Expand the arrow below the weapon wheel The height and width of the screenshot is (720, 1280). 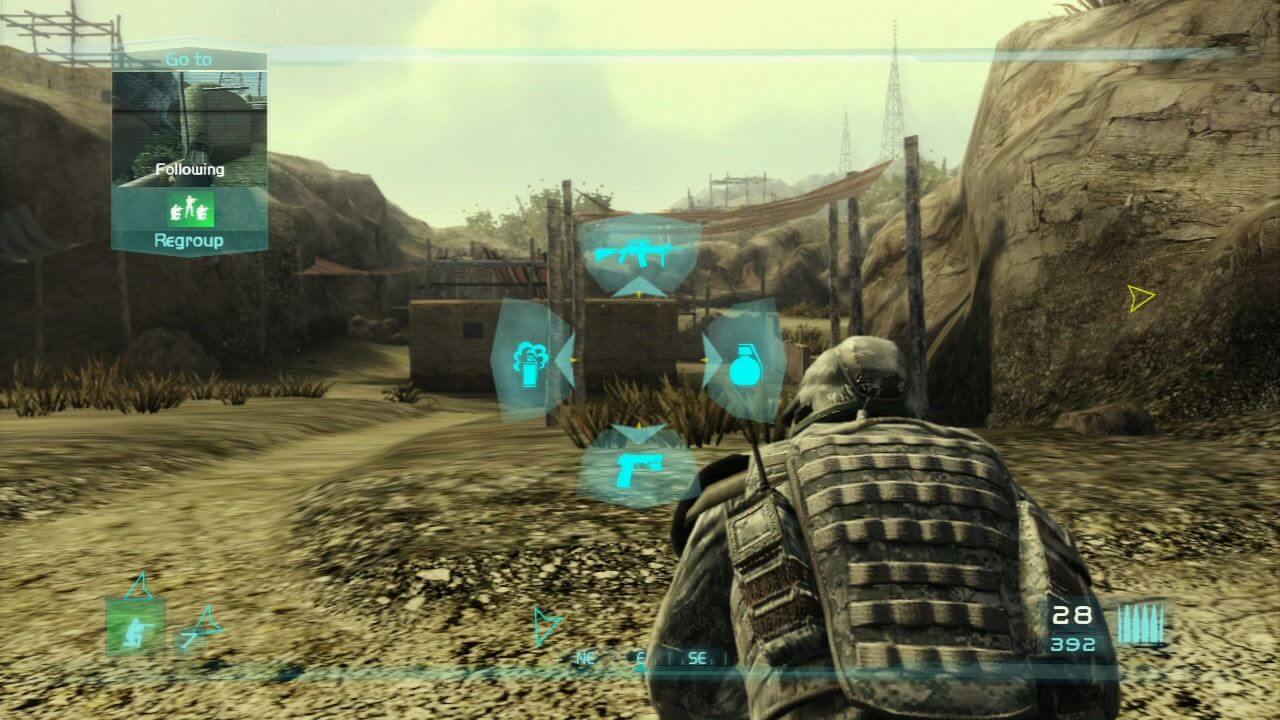pos(637,436)
